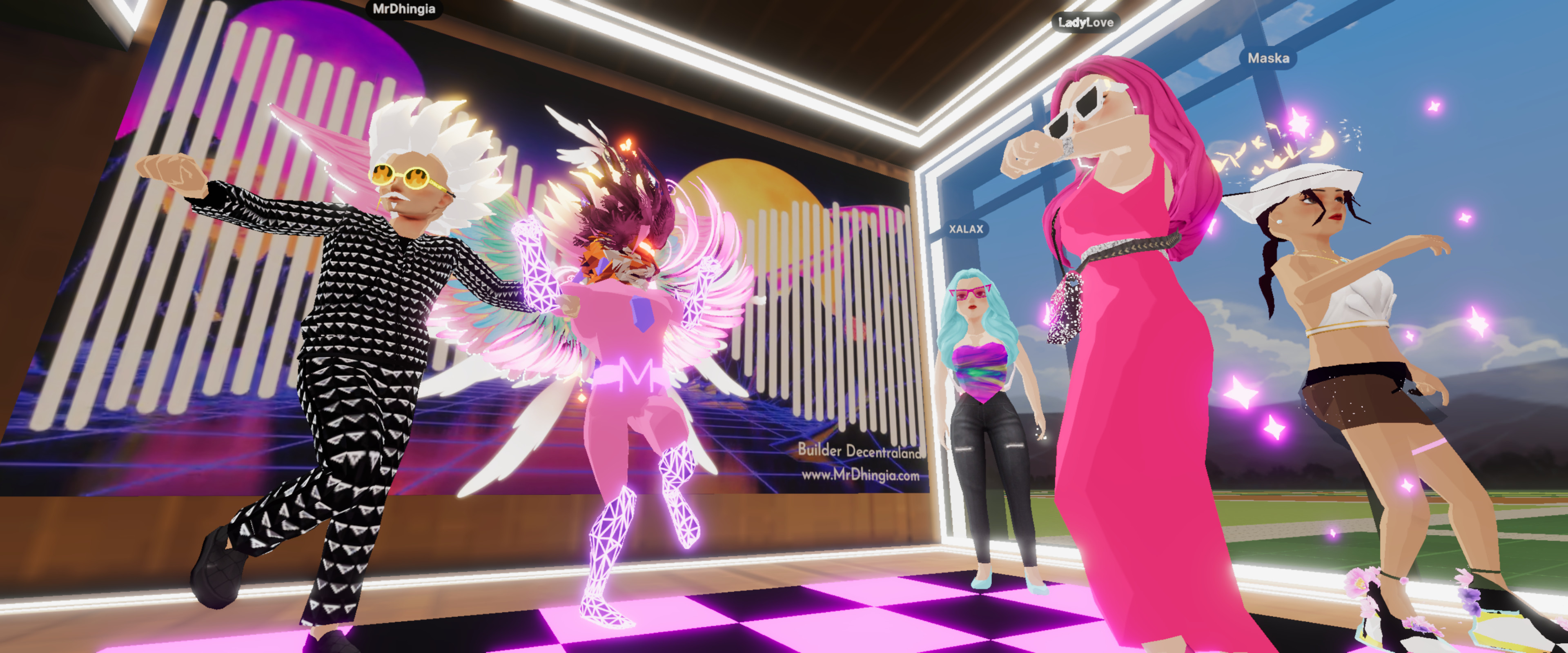Open the XALAX player name tag
Screen dimensions: 1568x653
[966, 229]
